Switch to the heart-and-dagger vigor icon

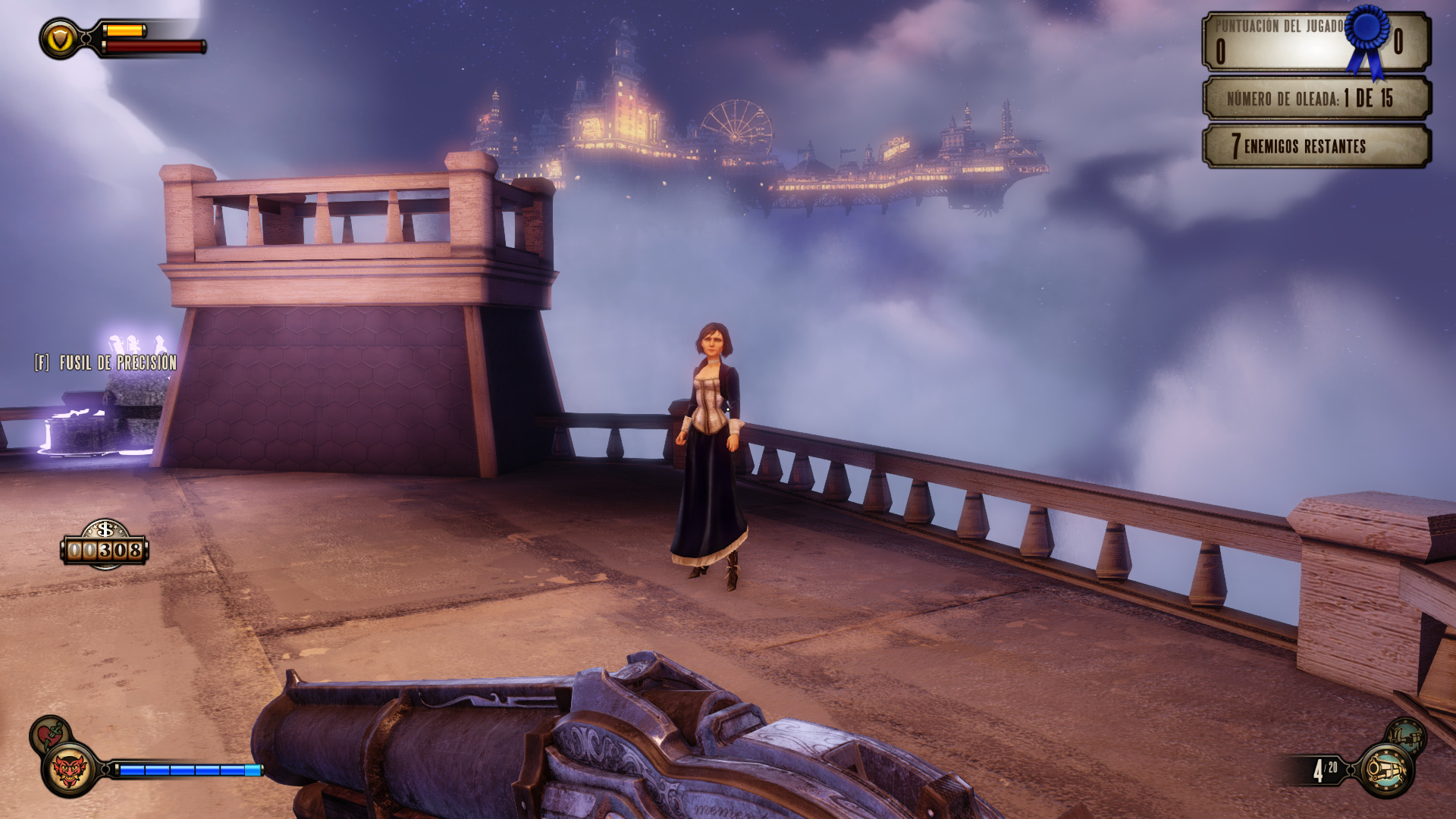coord(49,733)
